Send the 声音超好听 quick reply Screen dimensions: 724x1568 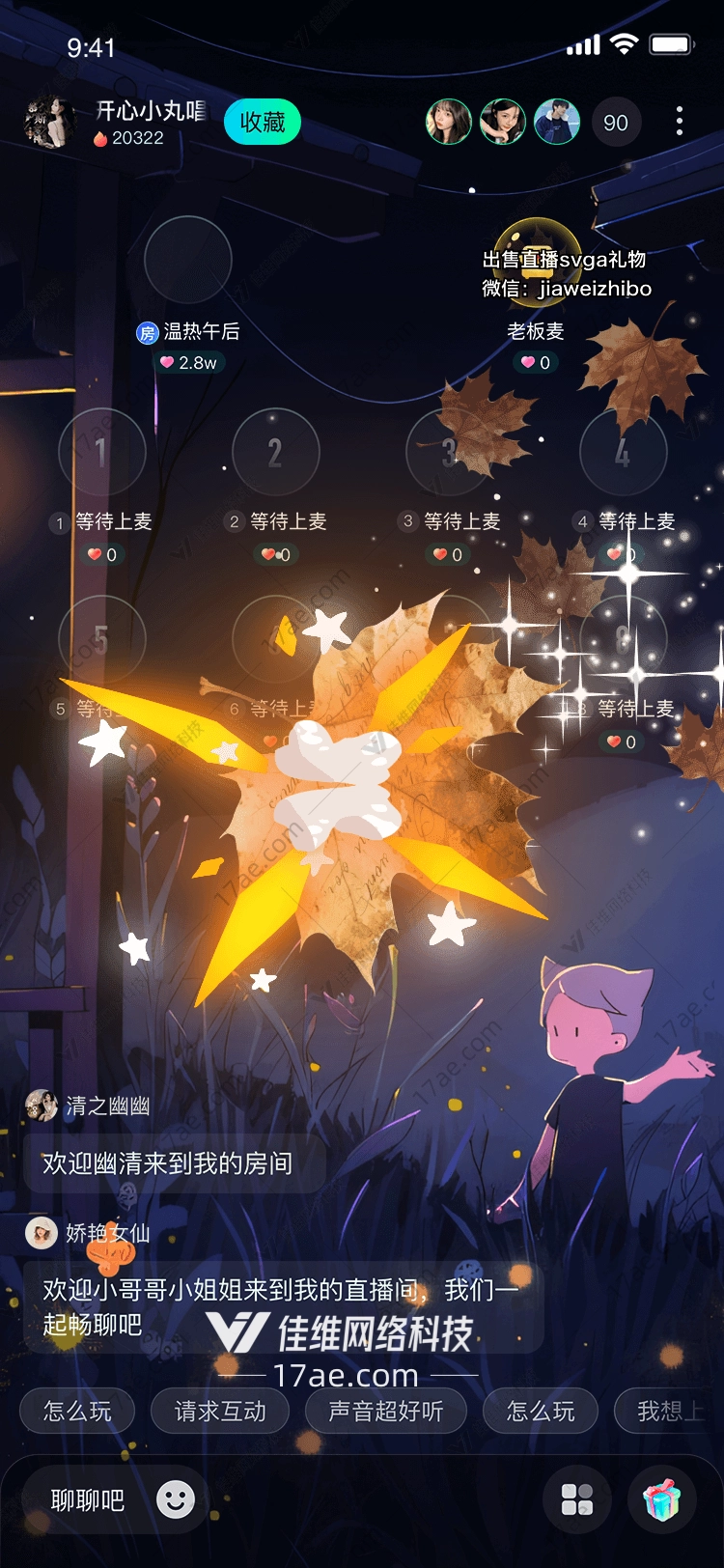click(x=386, y=1412)
